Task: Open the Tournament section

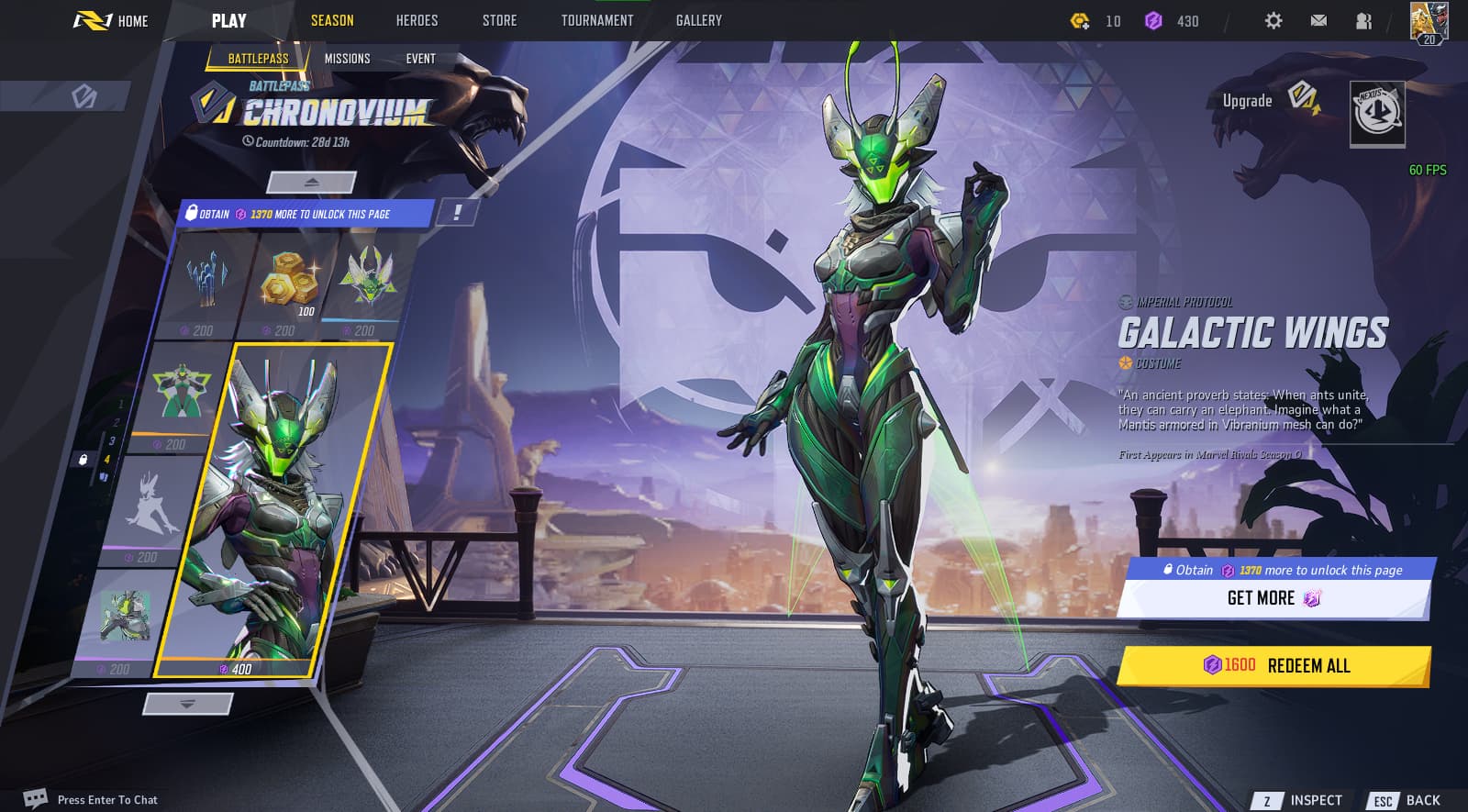Action: (597, 20)
